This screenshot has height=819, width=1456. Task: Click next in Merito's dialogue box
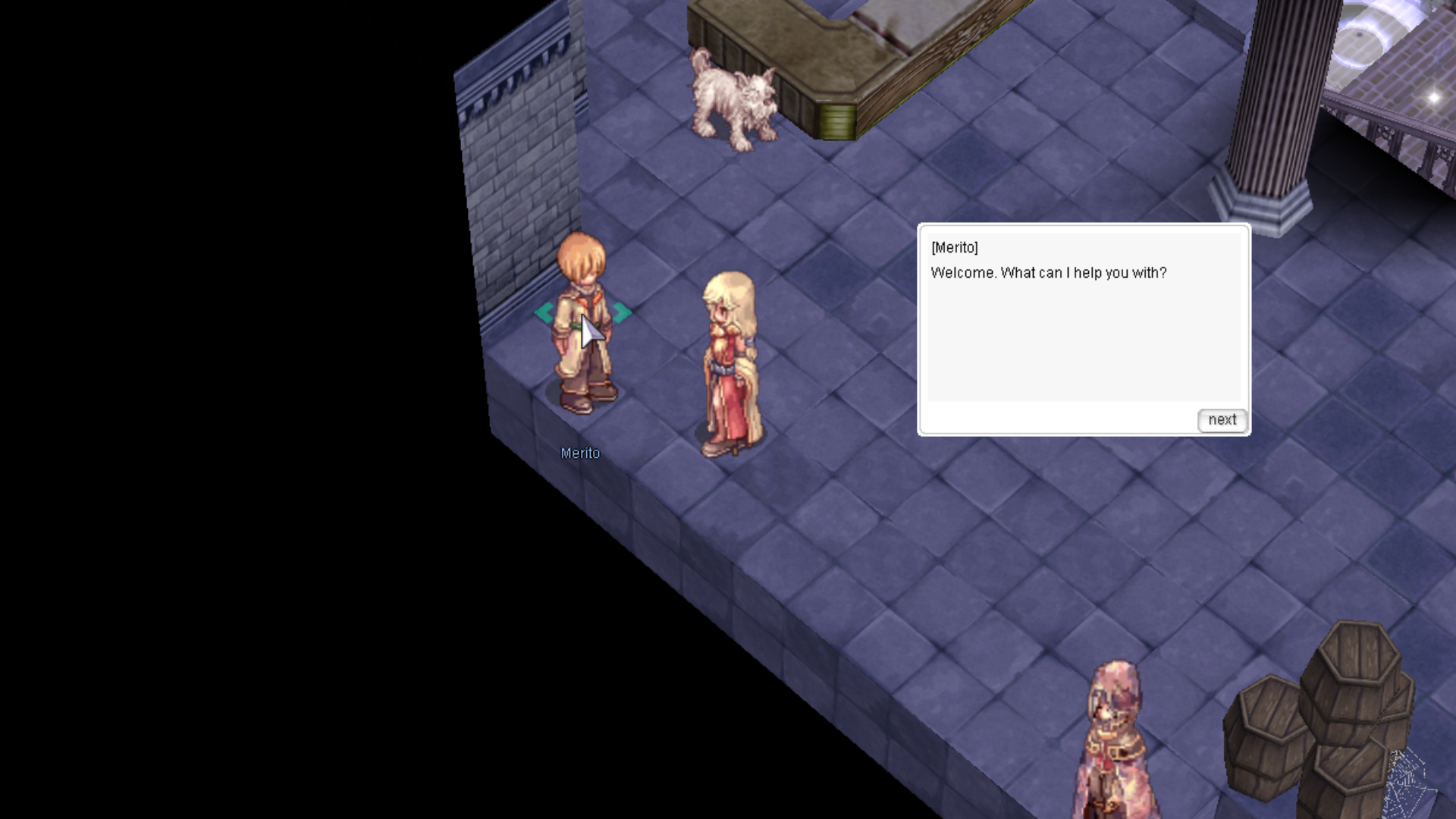point(1222,420)
